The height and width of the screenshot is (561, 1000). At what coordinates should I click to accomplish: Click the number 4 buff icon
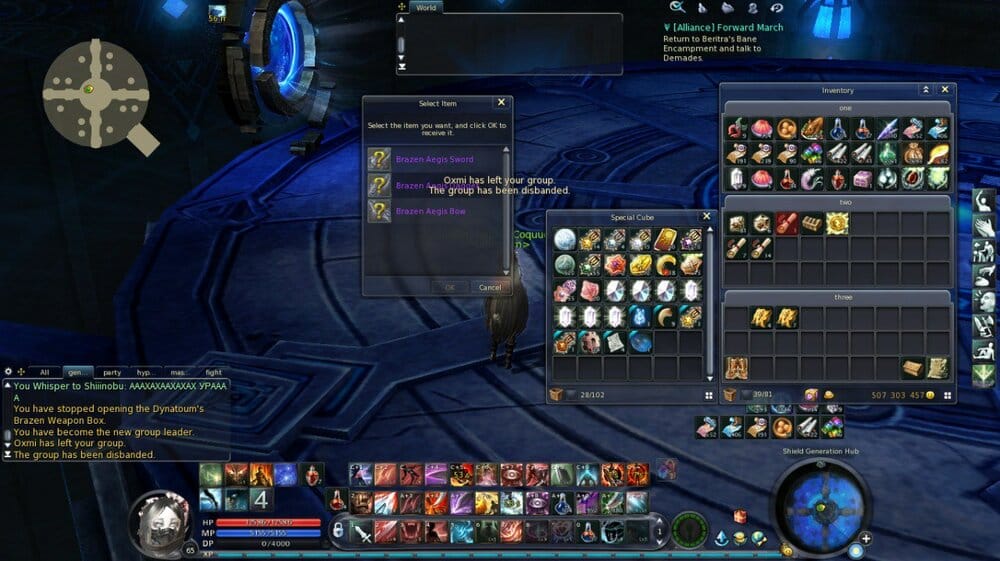pos(258,499)
